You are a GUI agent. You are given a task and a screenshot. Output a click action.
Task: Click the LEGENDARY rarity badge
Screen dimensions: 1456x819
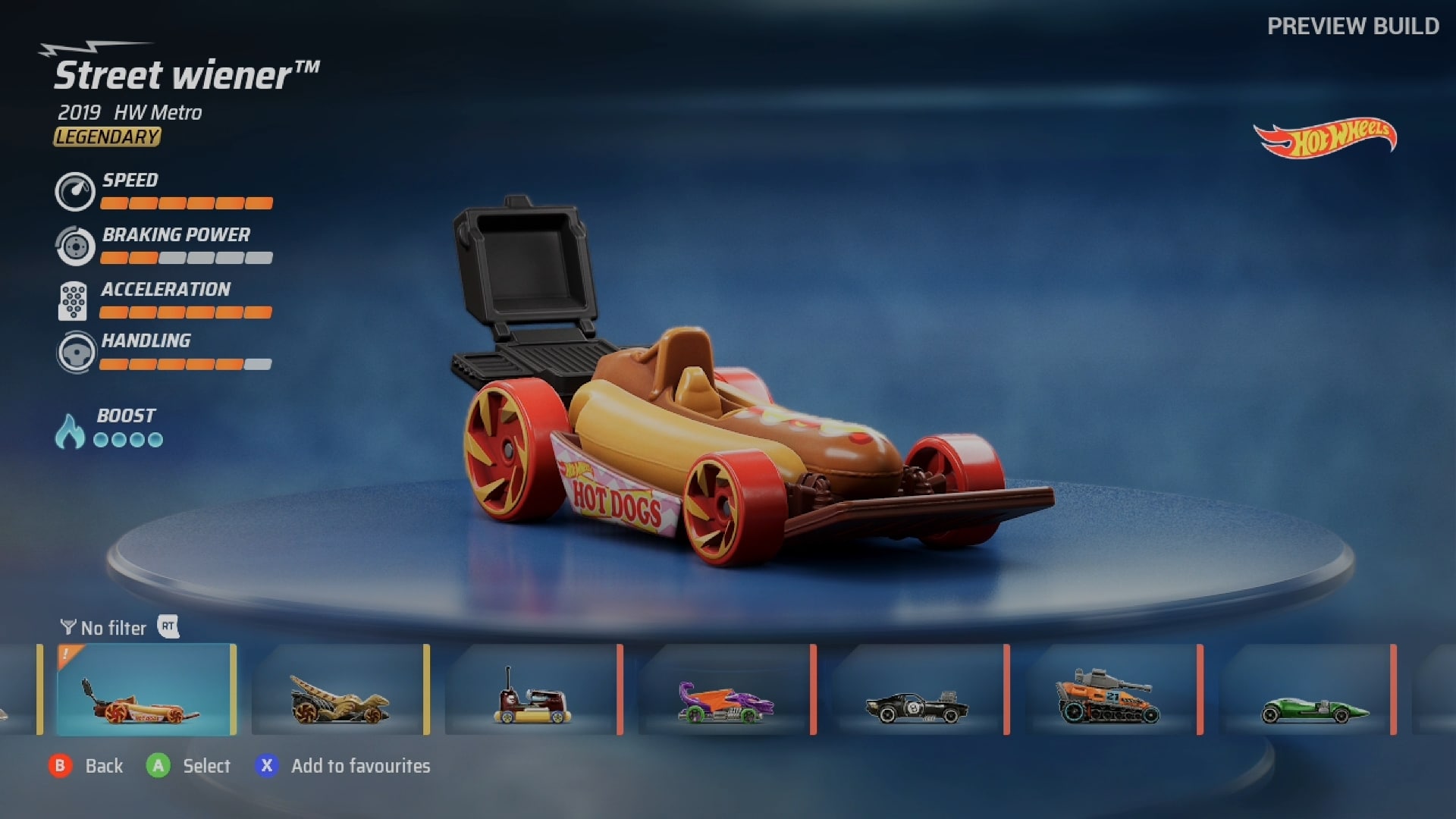coord(106,137)
